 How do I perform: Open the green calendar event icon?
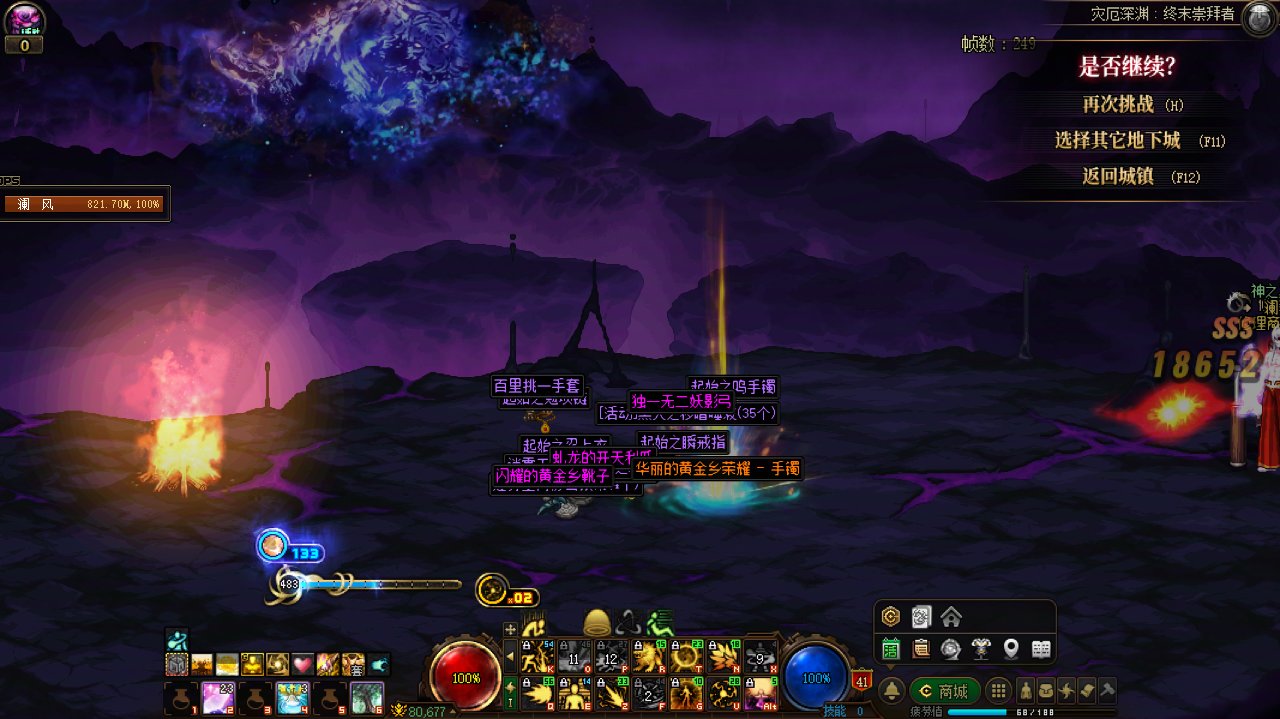pyautogui.click(x=890, y=650)
